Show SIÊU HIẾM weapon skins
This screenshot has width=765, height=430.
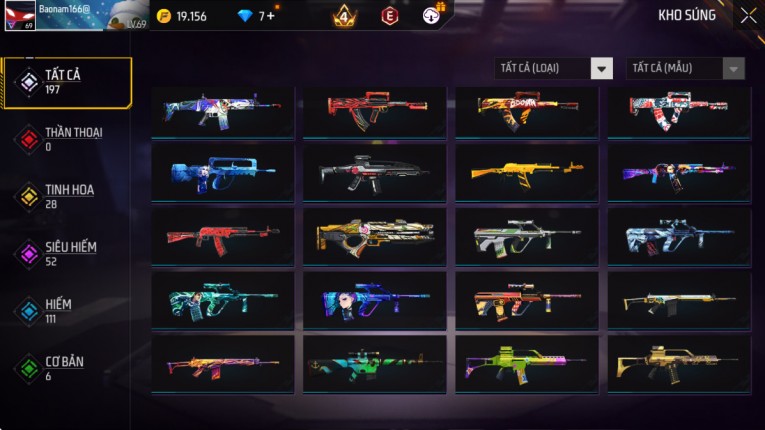67,253
